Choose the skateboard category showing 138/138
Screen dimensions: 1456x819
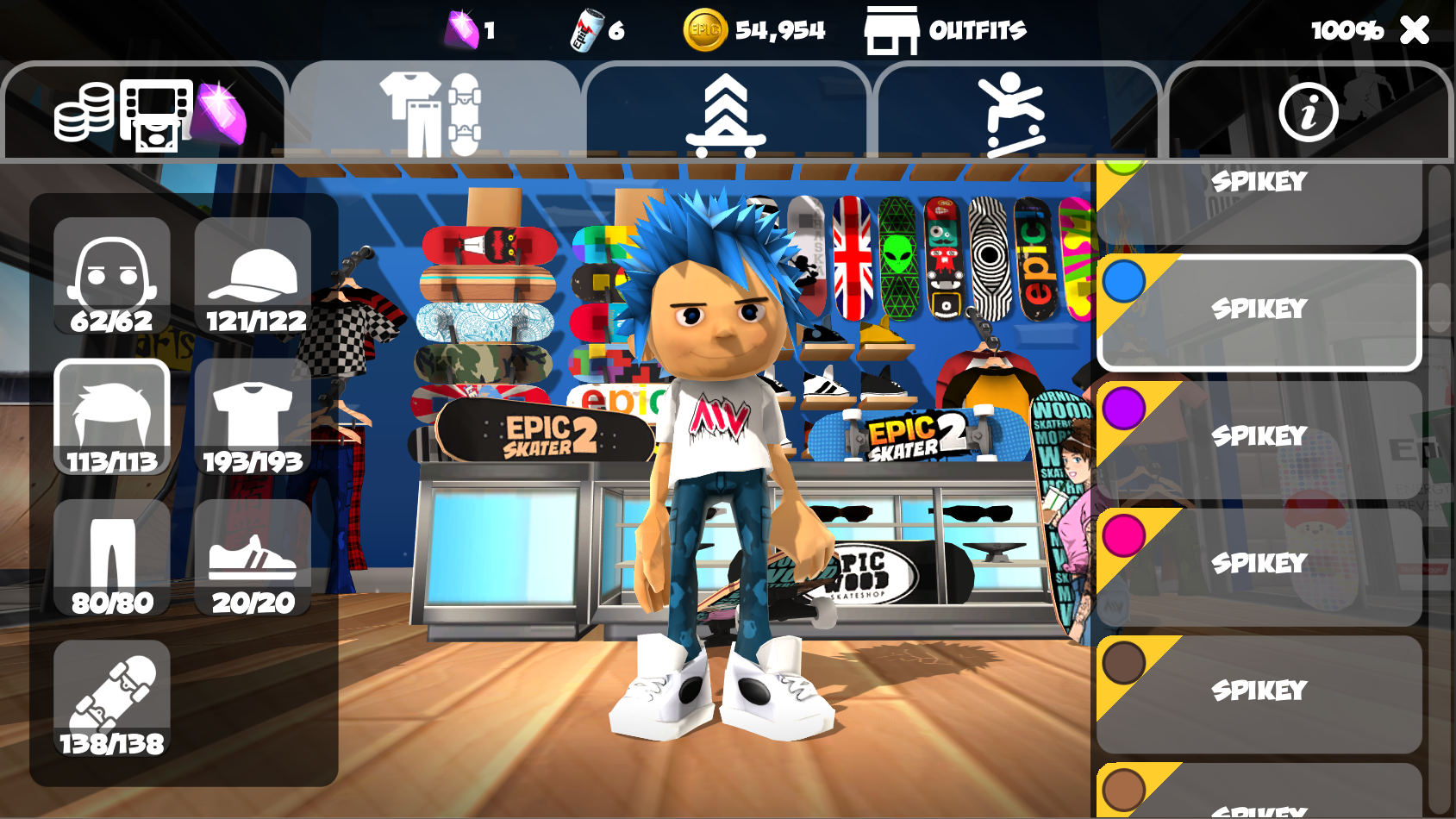point(112,699)
